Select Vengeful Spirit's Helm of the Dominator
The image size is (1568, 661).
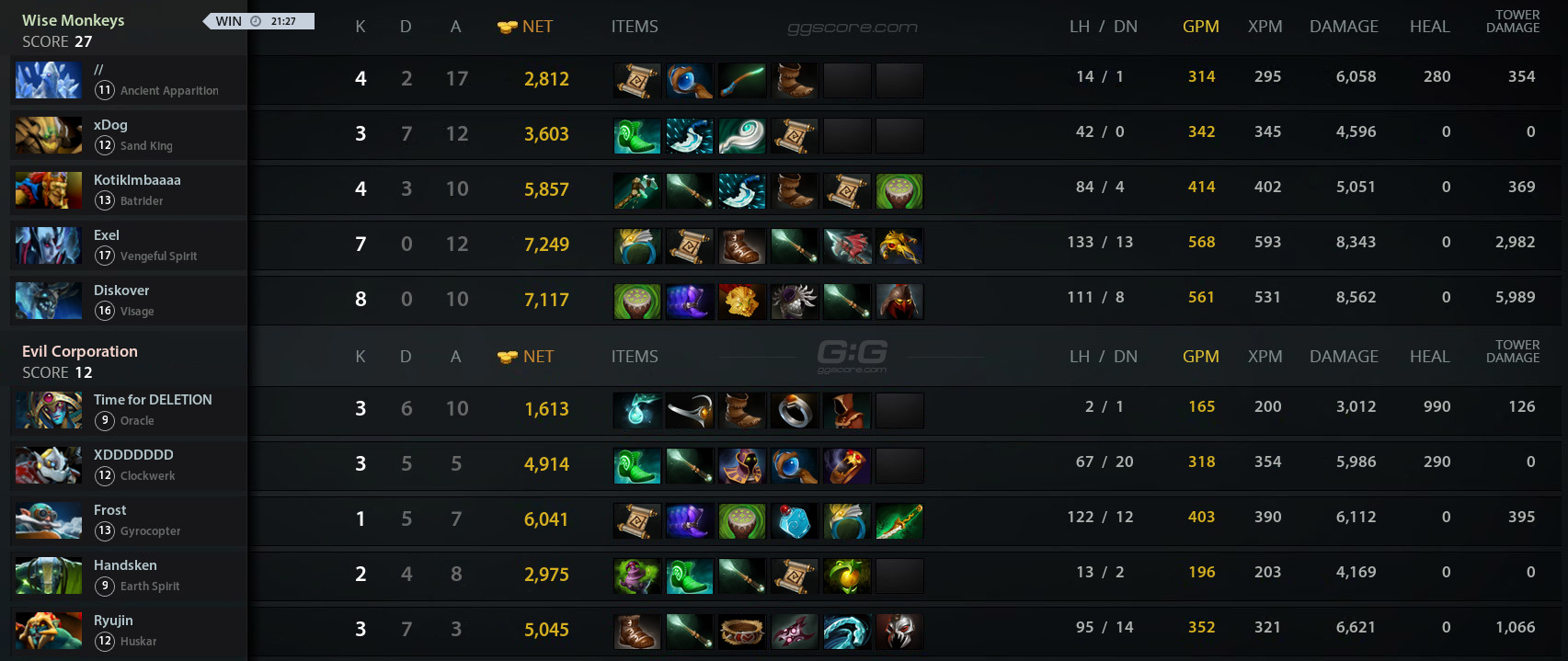(899, 246)
